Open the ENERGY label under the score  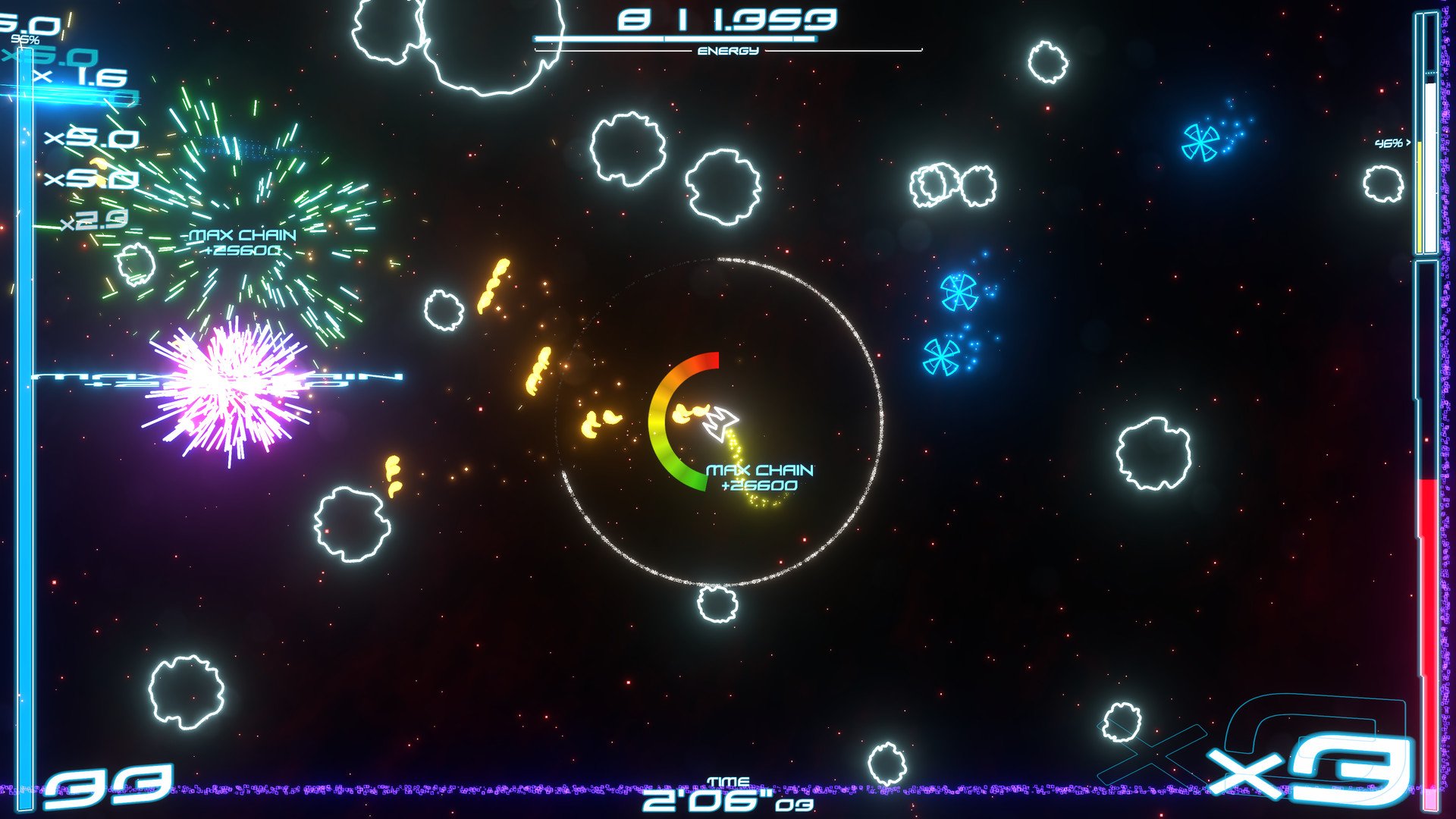point(726,52)
